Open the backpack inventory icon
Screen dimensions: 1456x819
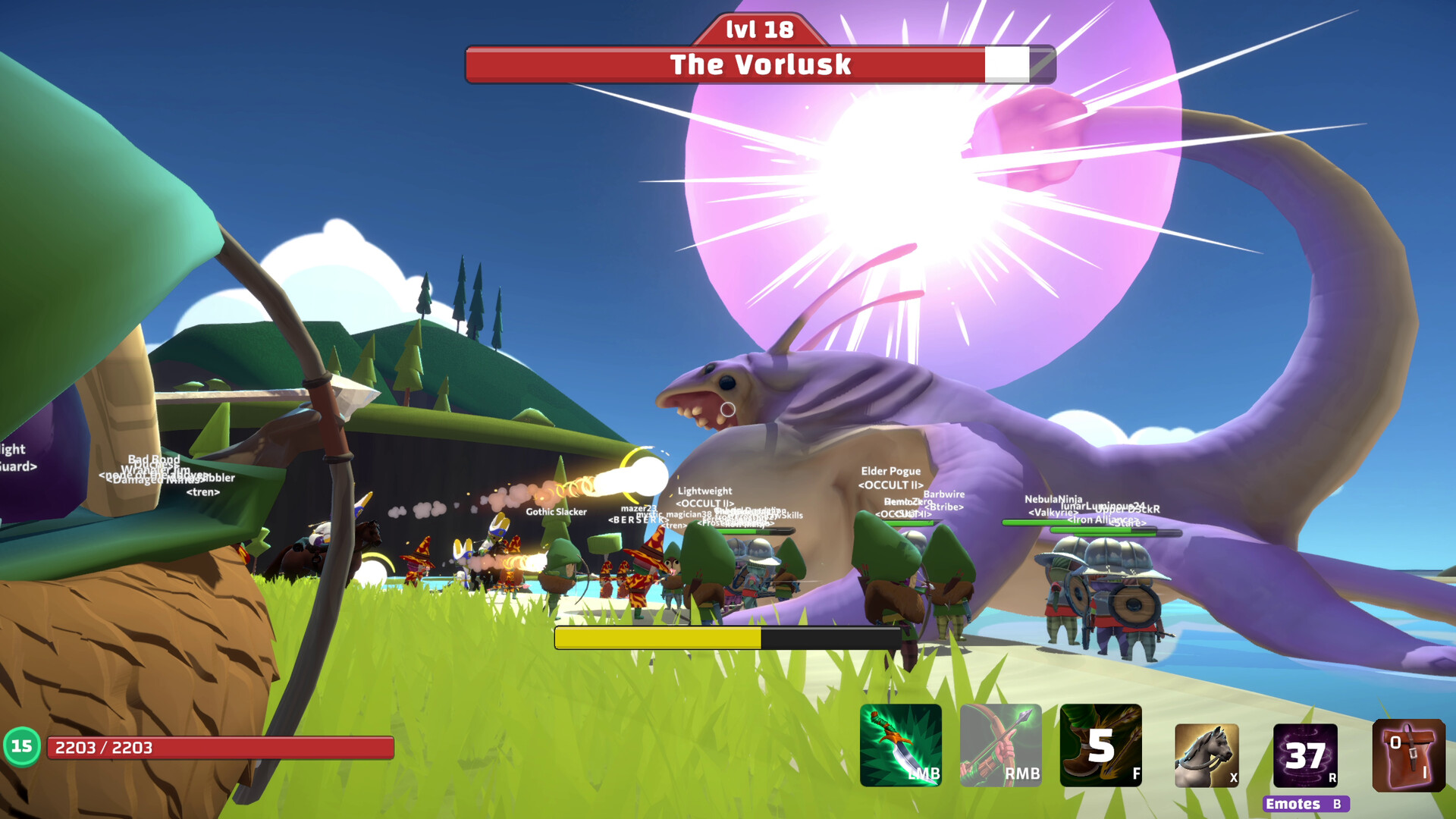coord(1407,755)
